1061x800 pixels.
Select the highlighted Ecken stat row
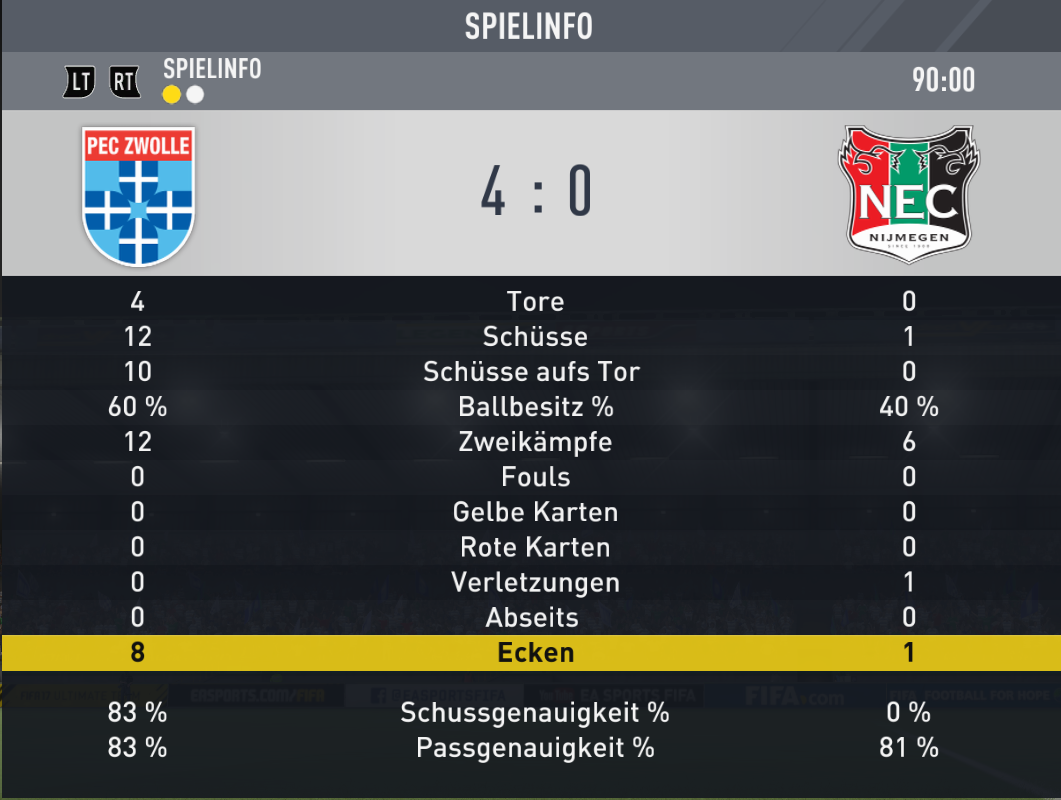point(535,653)
